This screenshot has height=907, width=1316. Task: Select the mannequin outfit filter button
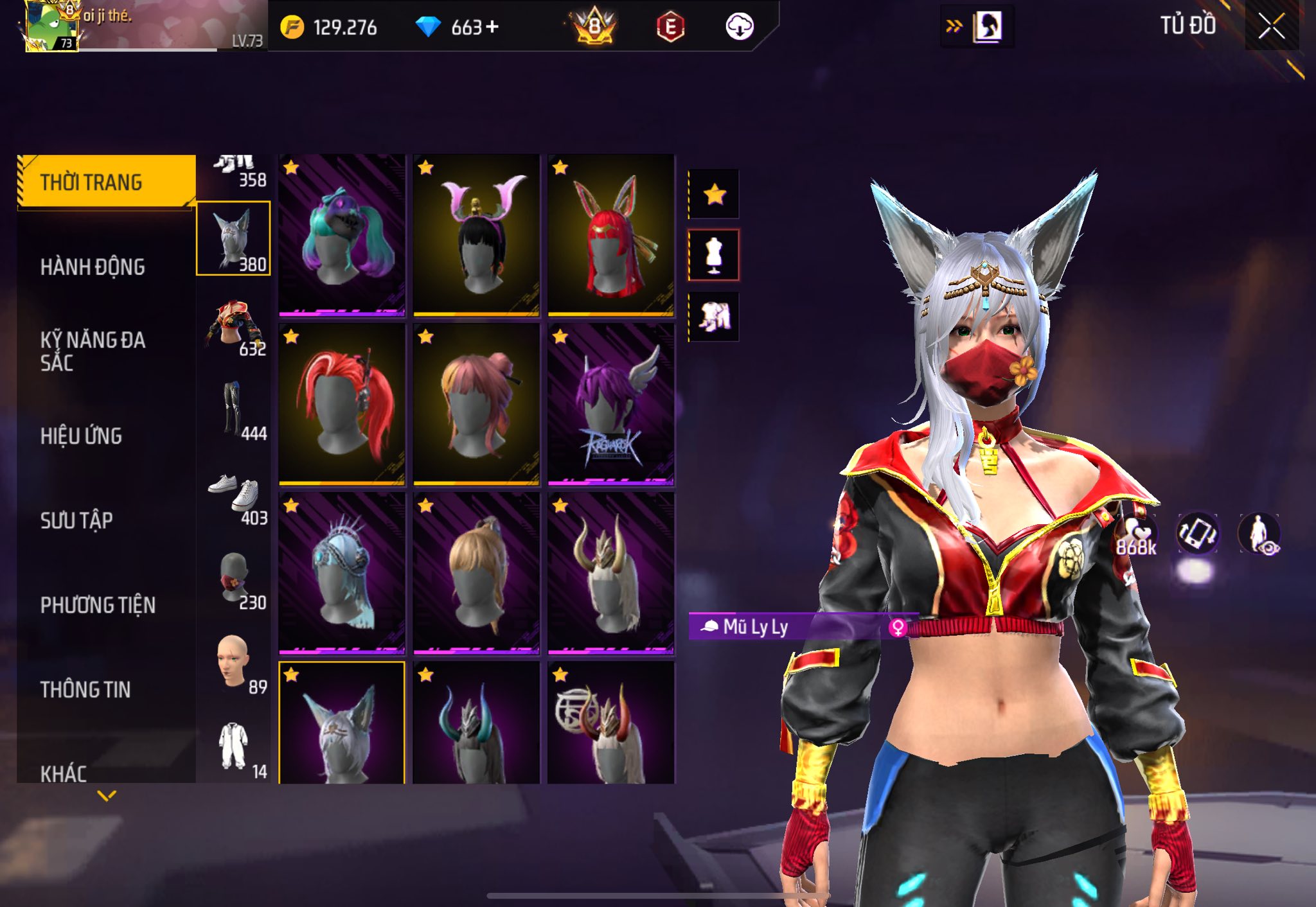pos(714,255)
